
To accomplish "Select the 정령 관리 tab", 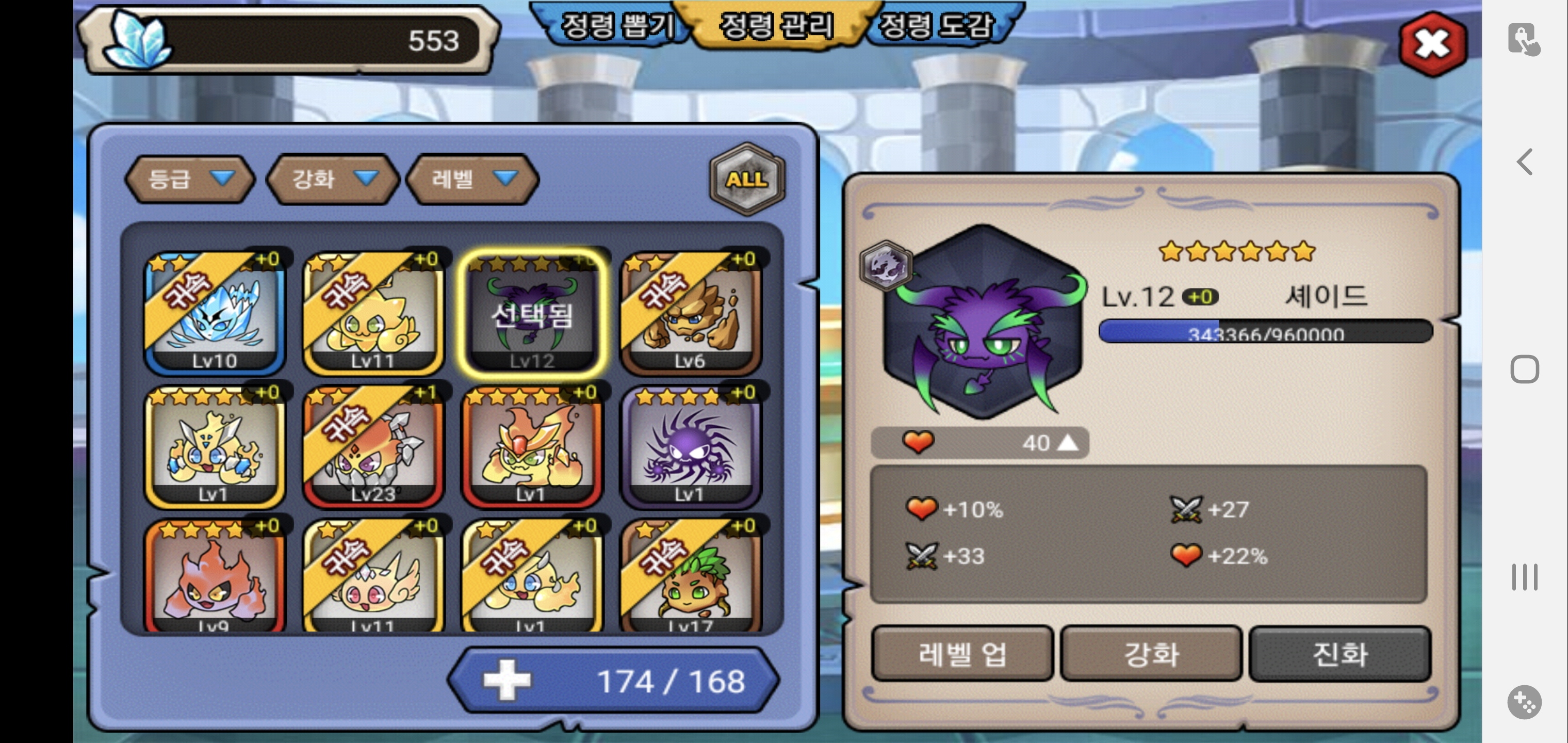I will point(776,26).
